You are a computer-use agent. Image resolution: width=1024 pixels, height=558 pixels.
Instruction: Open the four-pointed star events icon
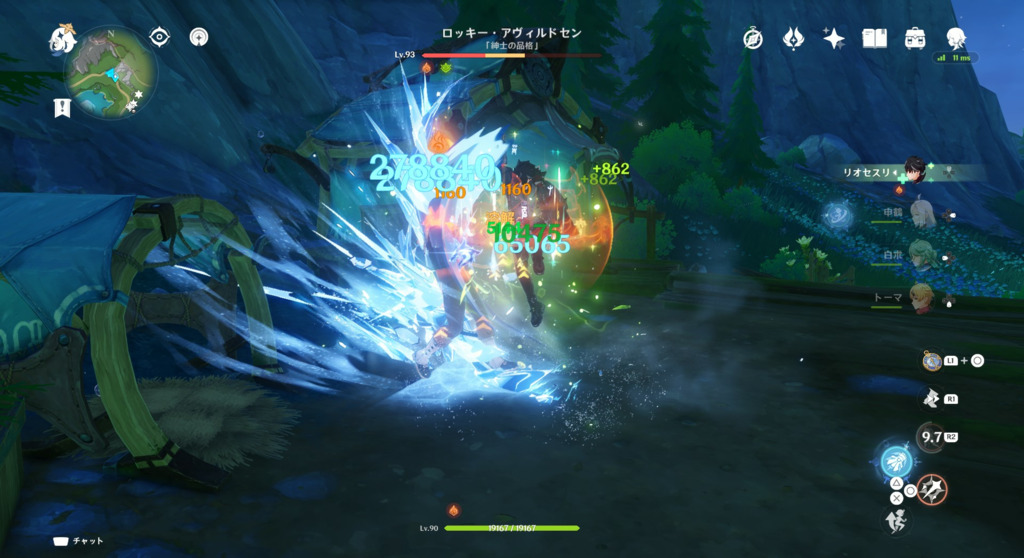[834, 38]
